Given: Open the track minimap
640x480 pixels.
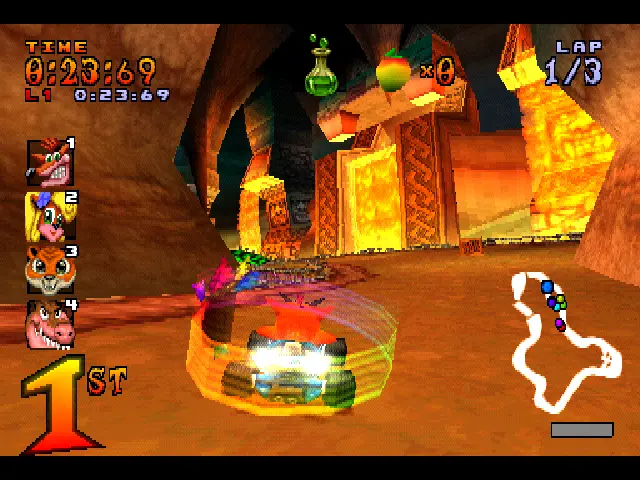Looking at the screenshot, I should tap(564, 340).
